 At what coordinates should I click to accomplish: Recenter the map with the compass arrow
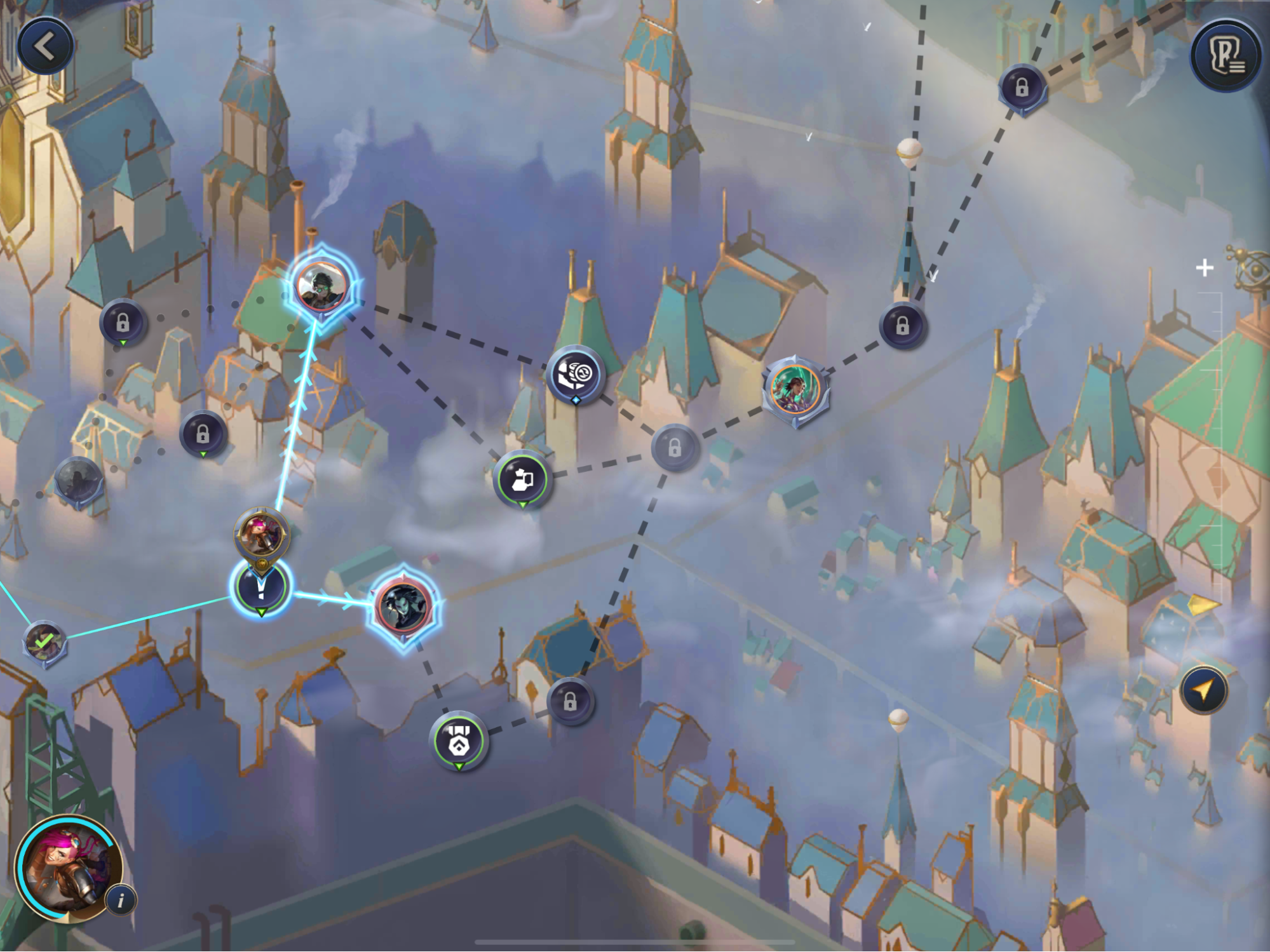pyautogui.click(x=1203, y=690)
